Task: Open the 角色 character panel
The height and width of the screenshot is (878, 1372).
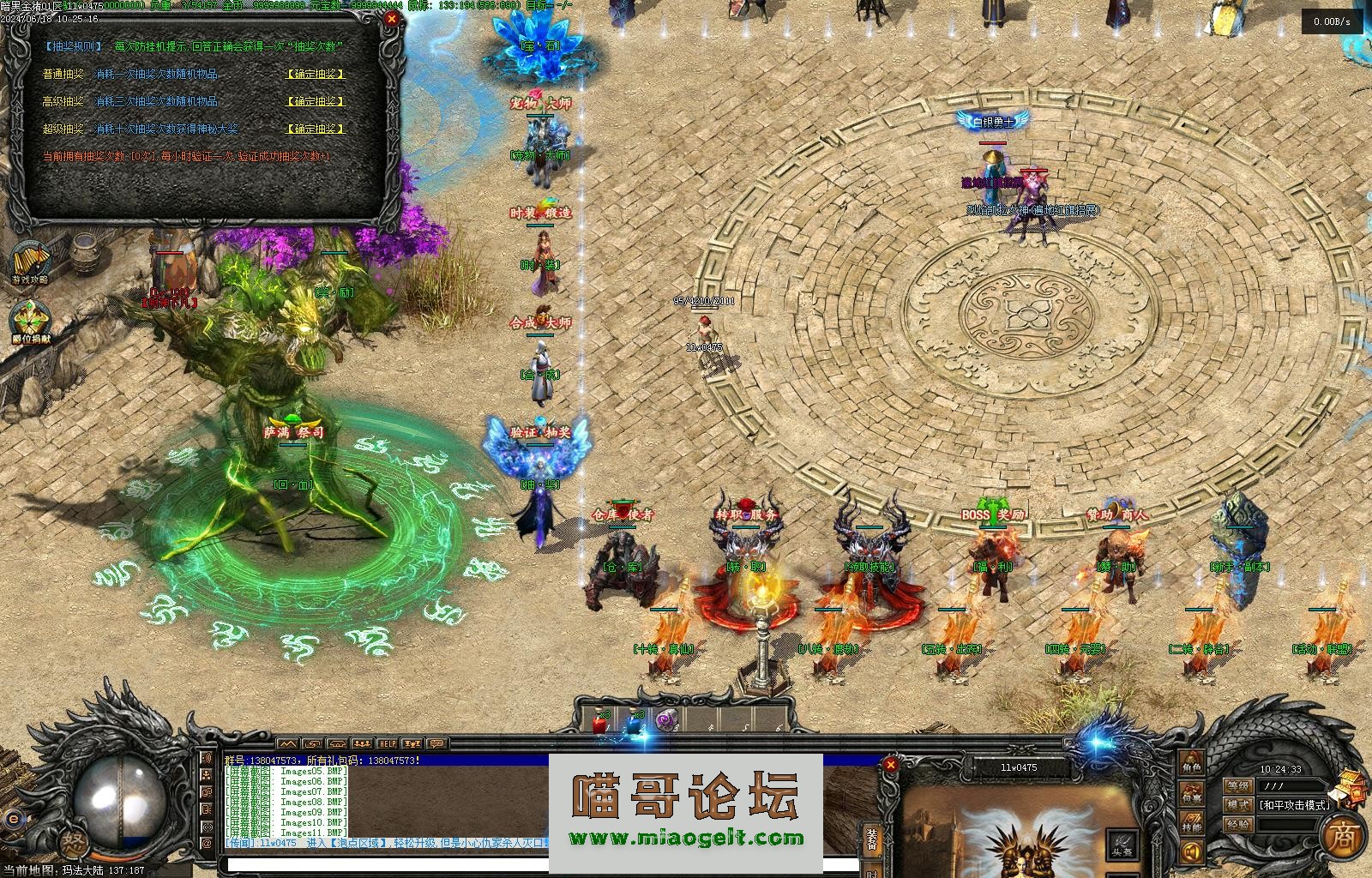Action: pyautogui.click(x=1191, y=760)
